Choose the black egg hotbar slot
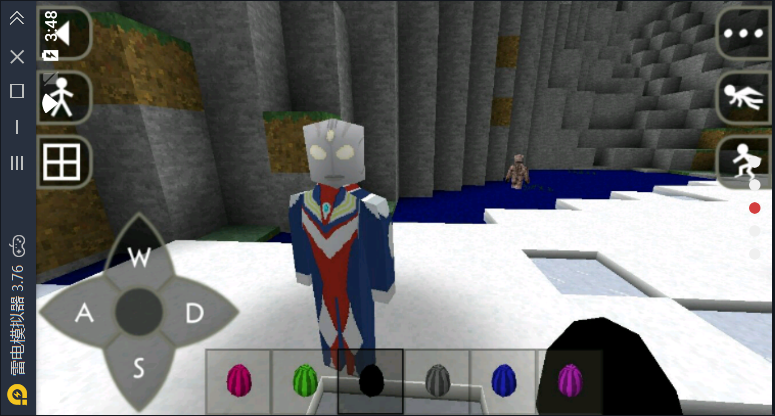Image resolution: width=775 pixels, height=416 pixels. (371, 381)
